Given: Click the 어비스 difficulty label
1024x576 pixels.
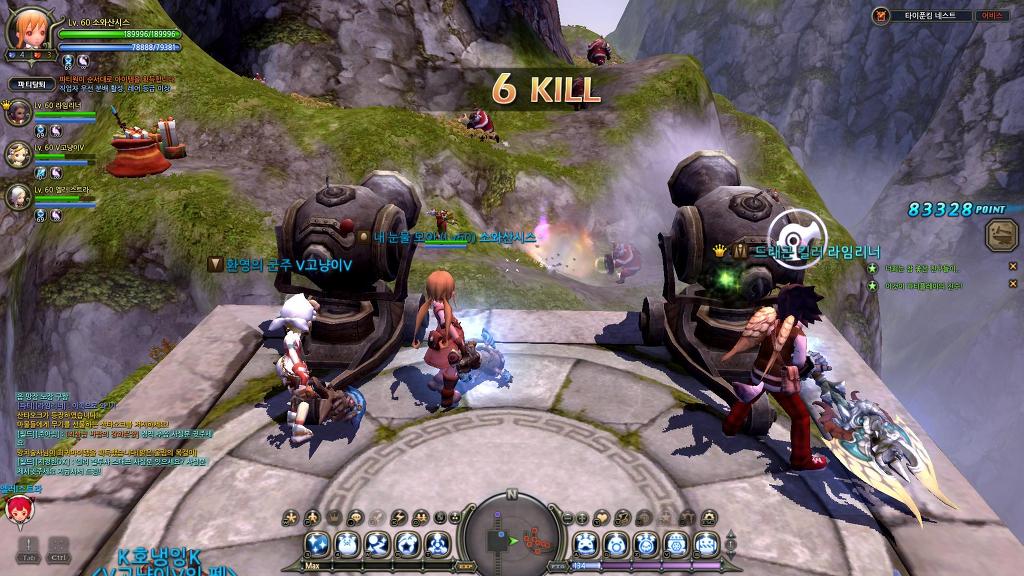Looking at the screenshot, I should coord(991,15).
